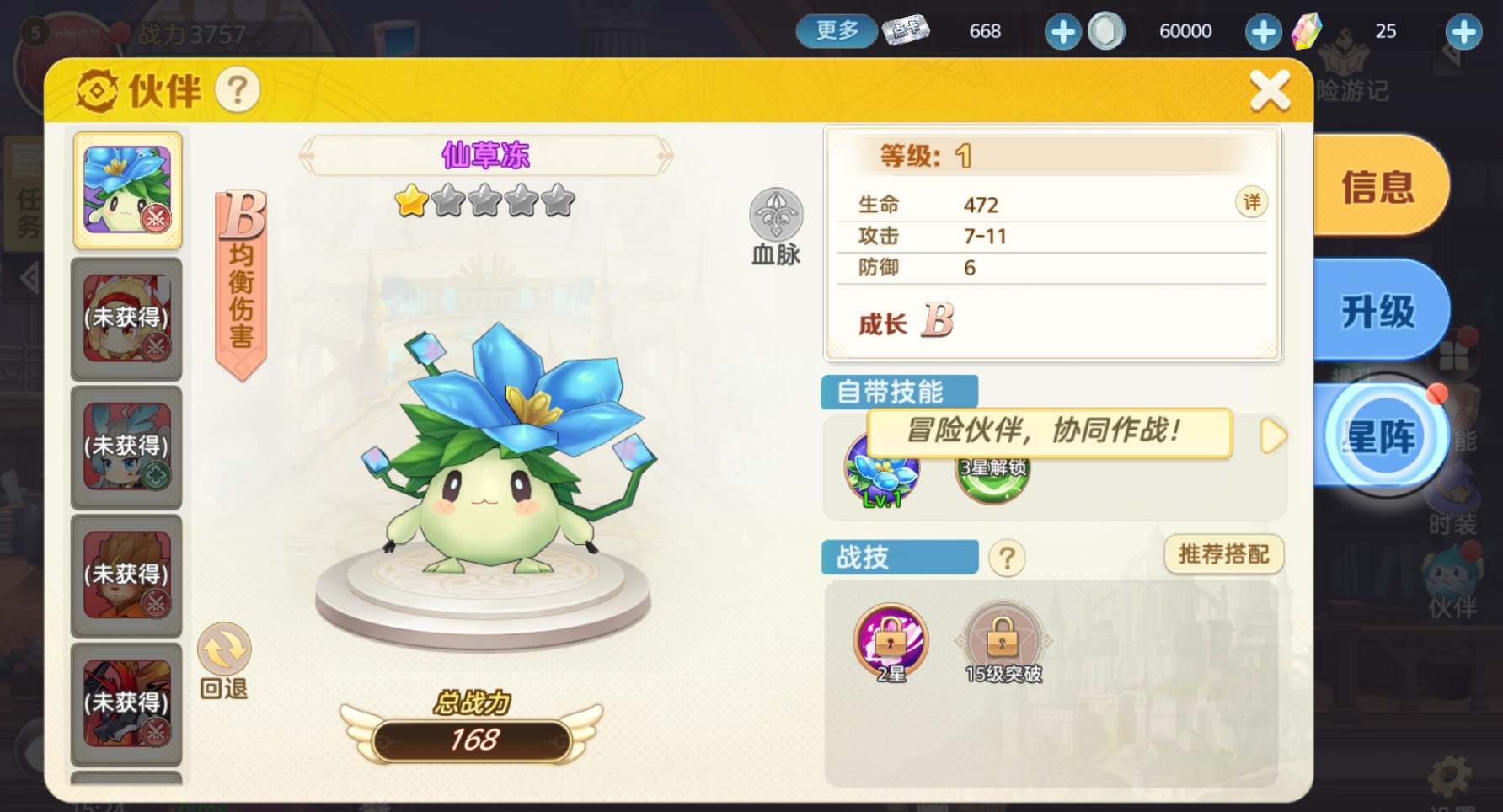Click the locked 3星解锁 skill icon
The height and width of the screenshot is (812, 1503).
991,478
